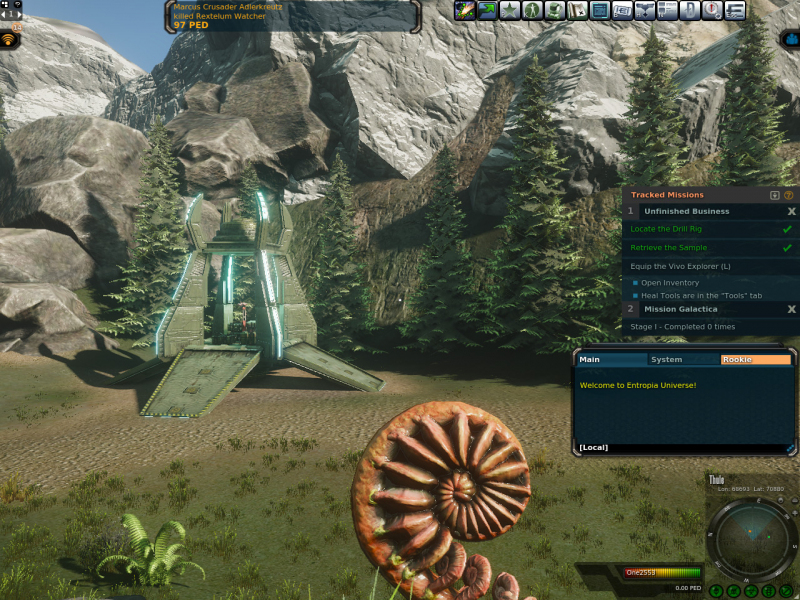Viewport: 800px width, 600px height.
Task: Open Tracked Missions help question mark
Action: [789, 195]
